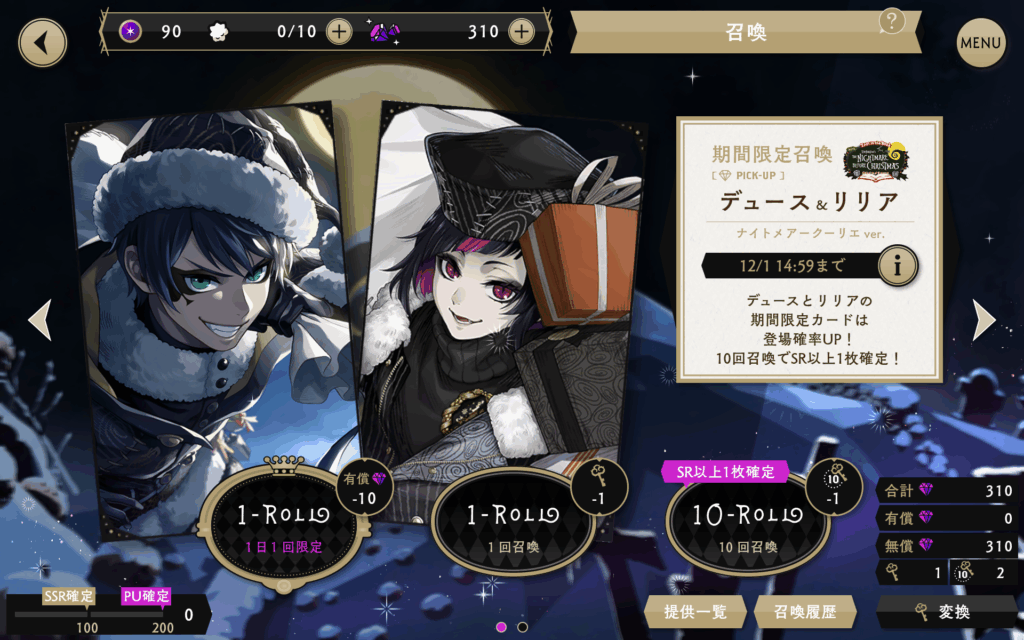
Task: Open the 変換 key exchange button
Action: coord(947,611)
